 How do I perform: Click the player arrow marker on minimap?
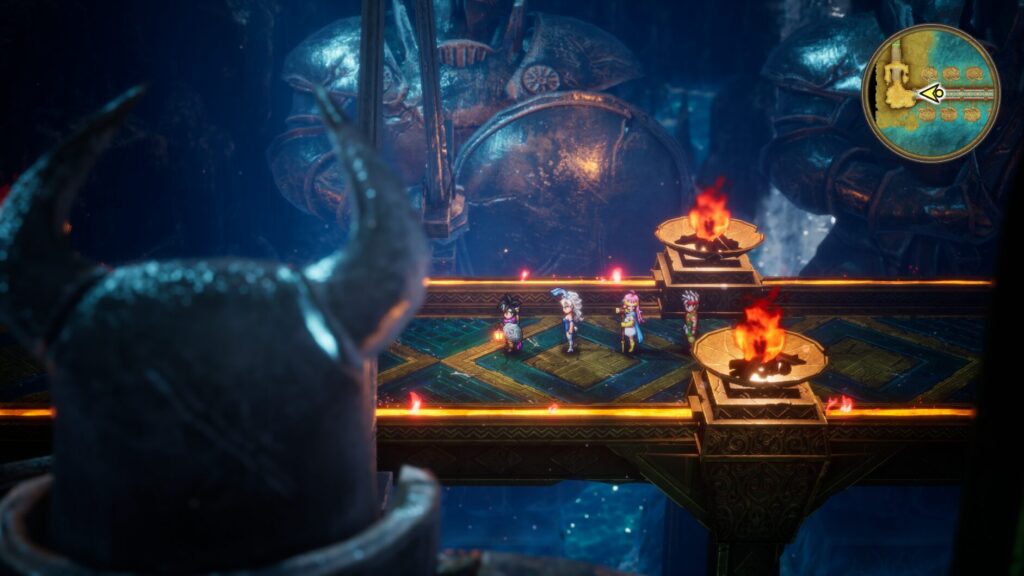(x=932, y=94)
